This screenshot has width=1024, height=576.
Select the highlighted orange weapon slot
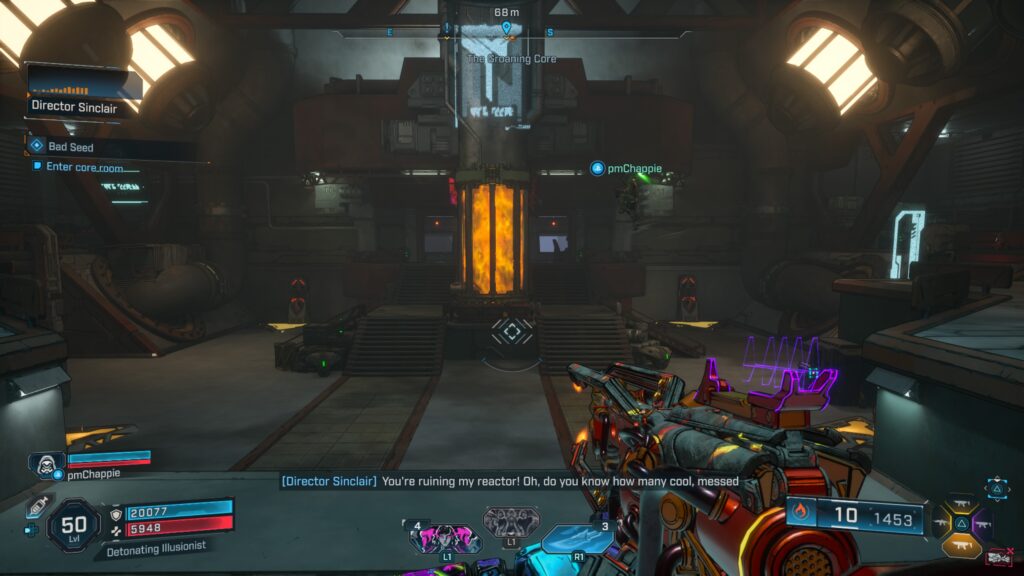click(961, 546)
